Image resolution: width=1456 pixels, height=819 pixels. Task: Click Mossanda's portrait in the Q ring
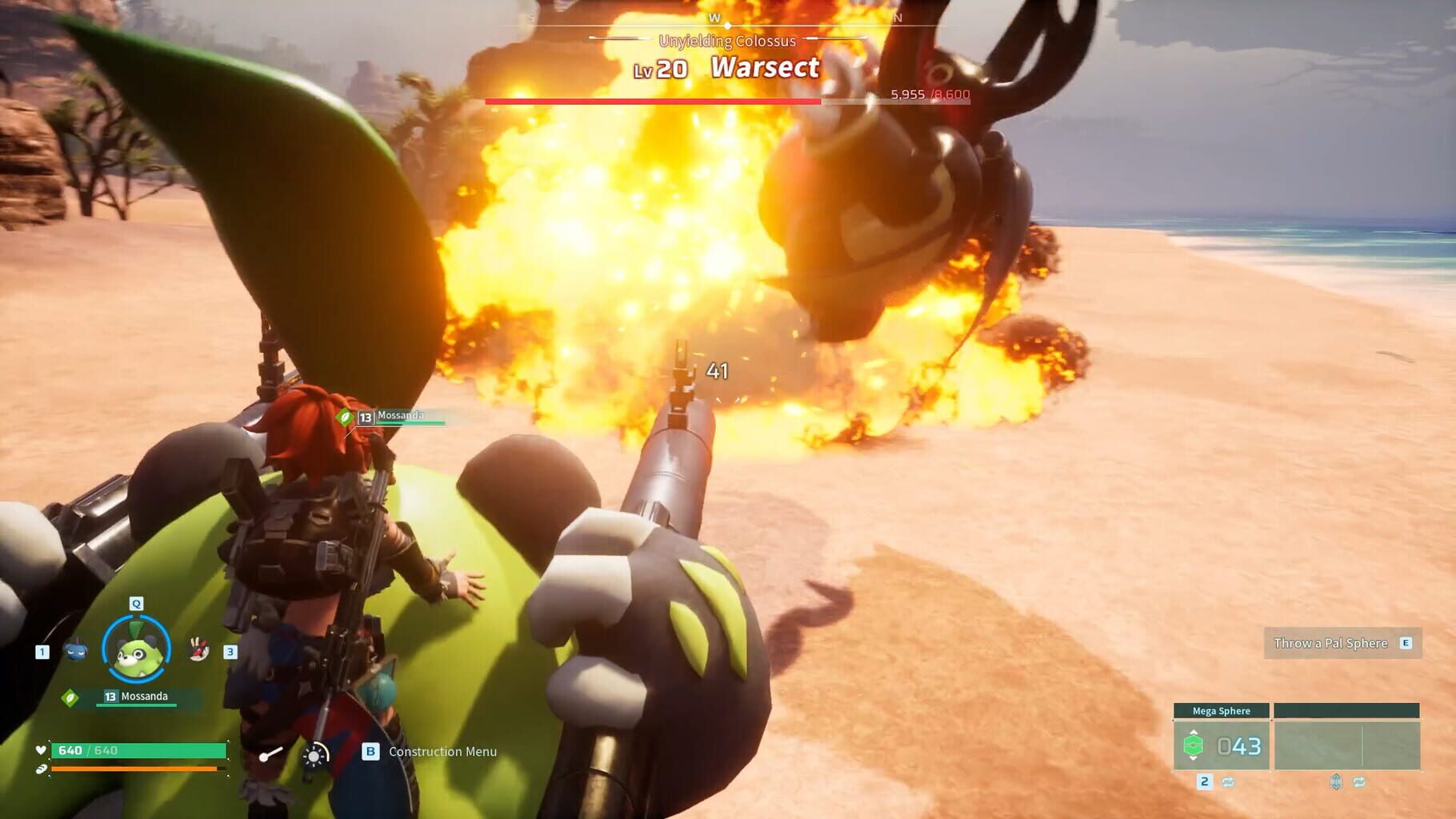point(136,647)
